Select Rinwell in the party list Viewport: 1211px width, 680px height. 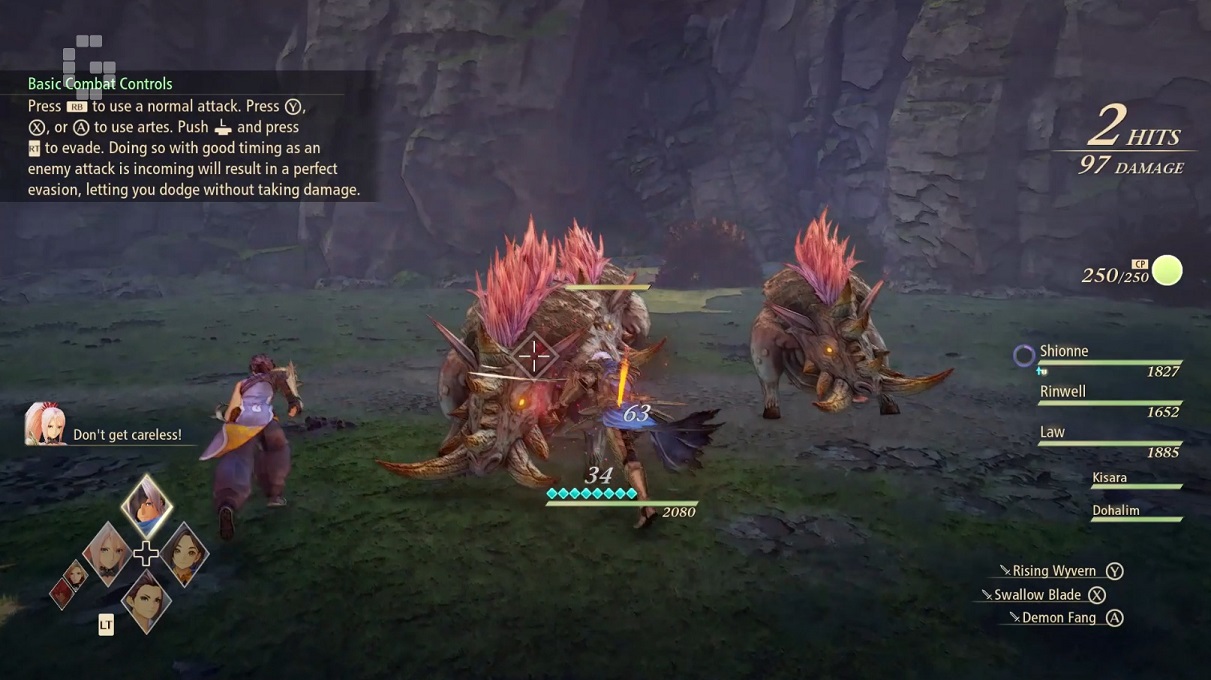[x=1103, y=399]
